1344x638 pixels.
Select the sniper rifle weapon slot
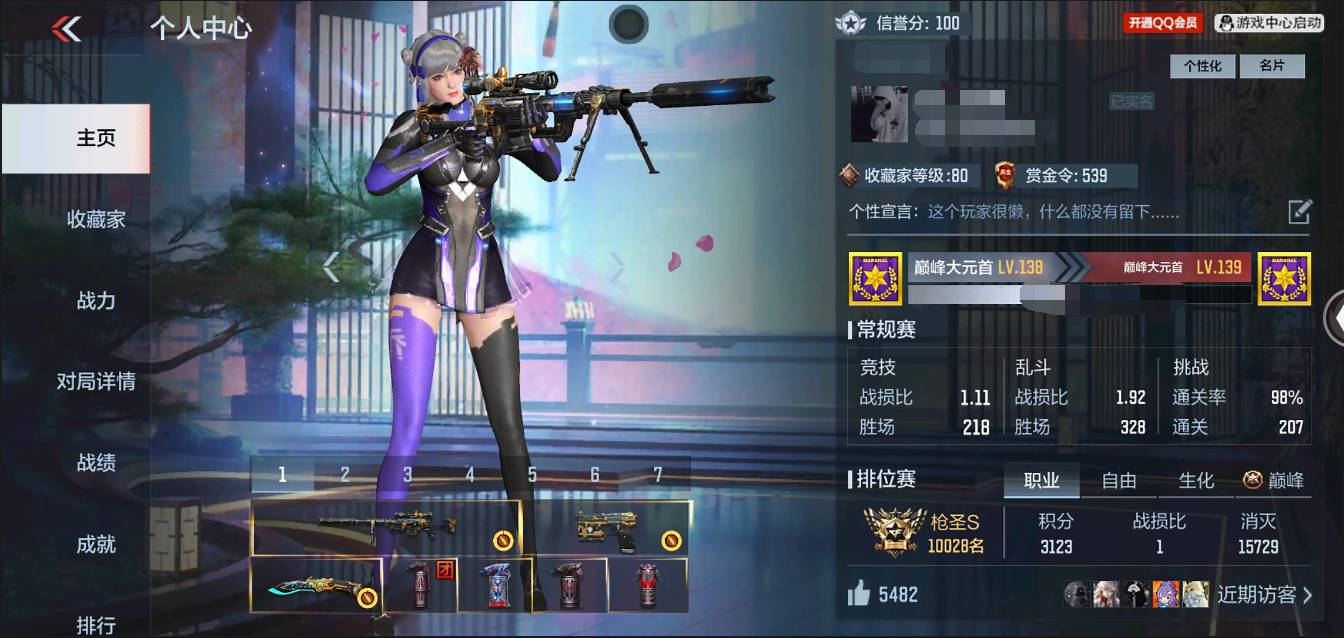pyautogui.click(x=386, y=527)
